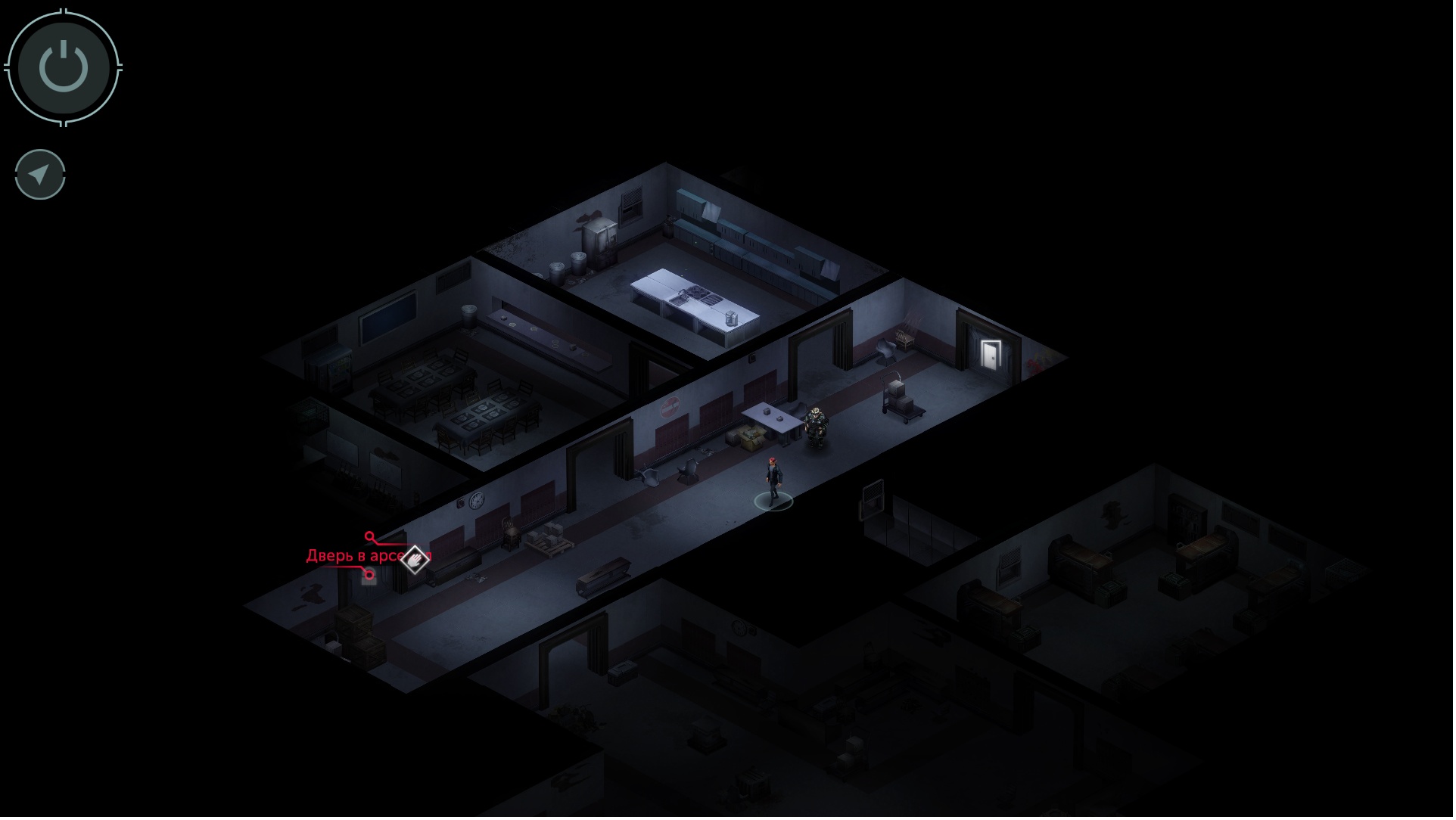
Task: Click the power menu icon top-left
Action: (64, 67)
